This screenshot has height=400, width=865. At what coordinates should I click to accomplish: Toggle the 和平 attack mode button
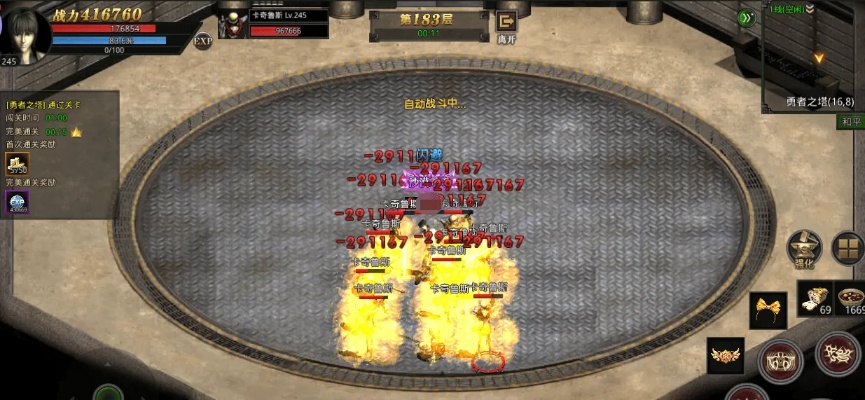click(x=850, y=122)
